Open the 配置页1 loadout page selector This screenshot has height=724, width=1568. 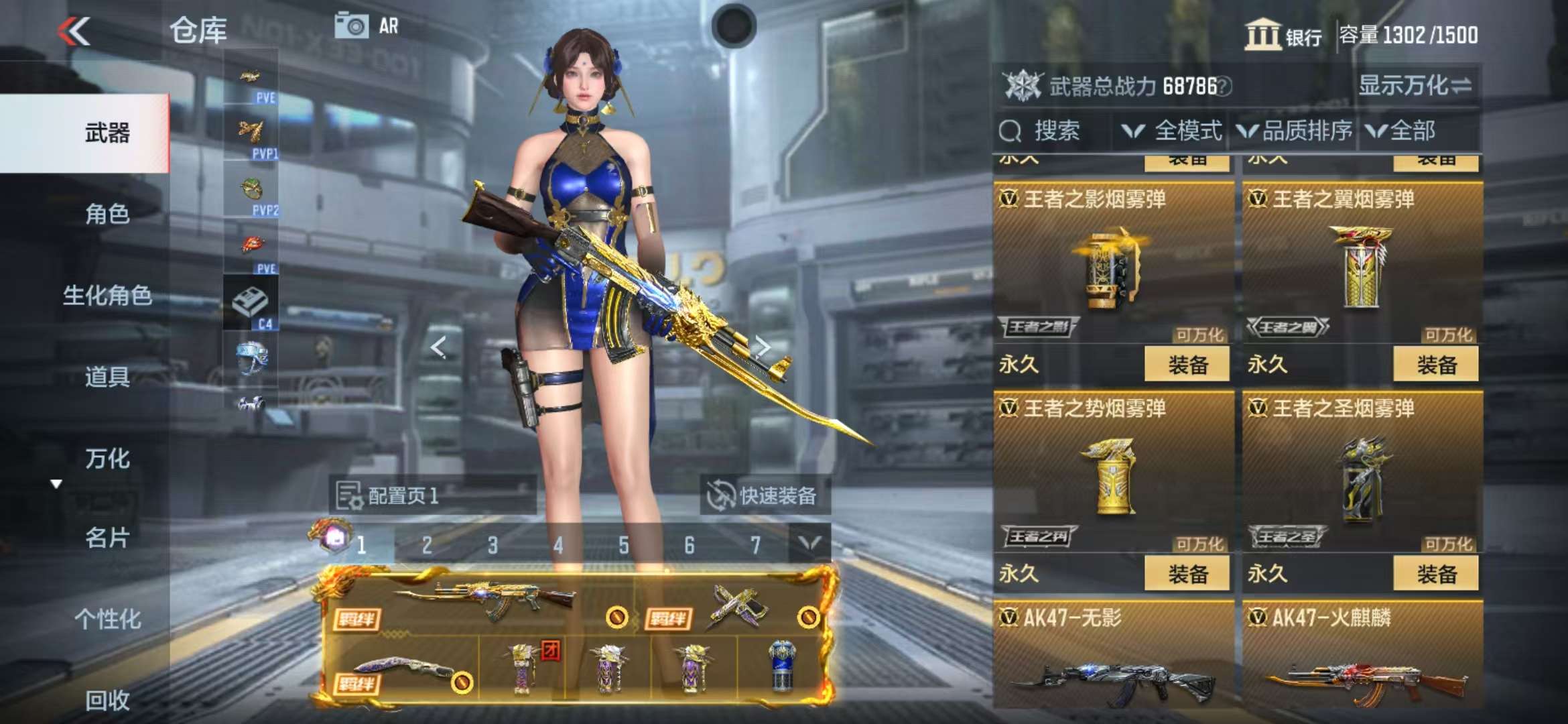pyautogui.click(x=432, y=496)
